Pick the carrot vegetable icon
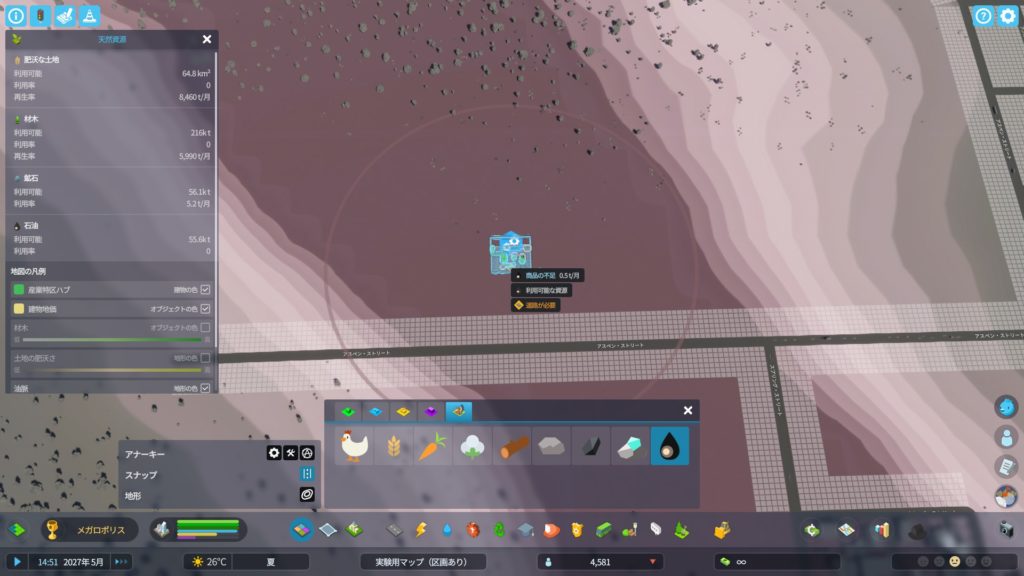The height and width of the screenshot is (576, 1024). click(x=433, y=446)
